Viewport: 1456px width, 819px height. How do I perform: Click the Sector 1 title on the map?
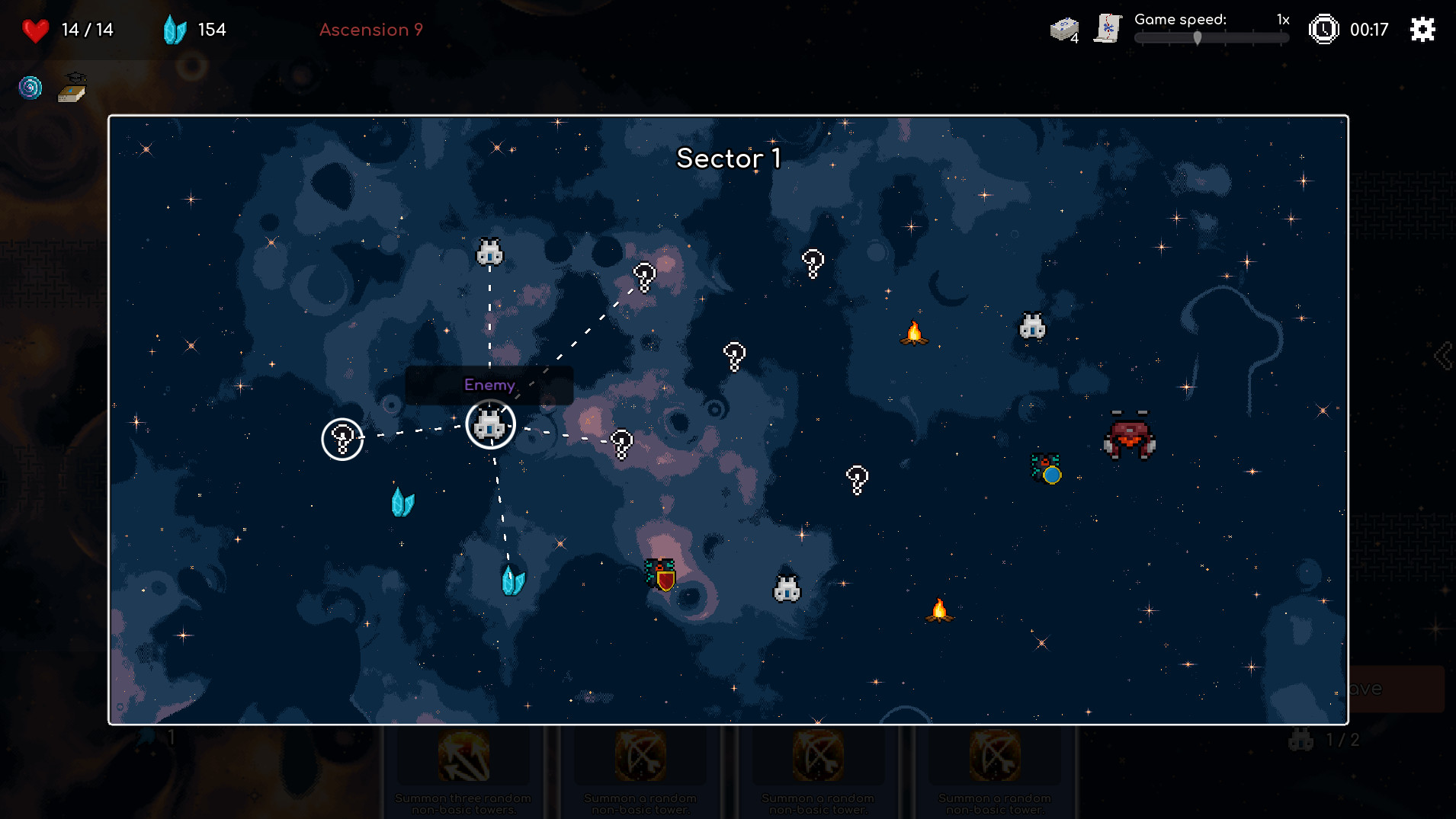tap(728, 159)
